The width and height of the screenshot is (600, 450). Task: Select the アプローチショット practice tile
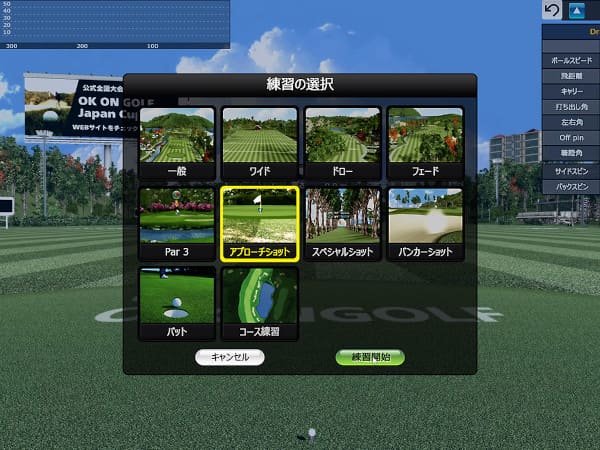(x=259, y=223)
